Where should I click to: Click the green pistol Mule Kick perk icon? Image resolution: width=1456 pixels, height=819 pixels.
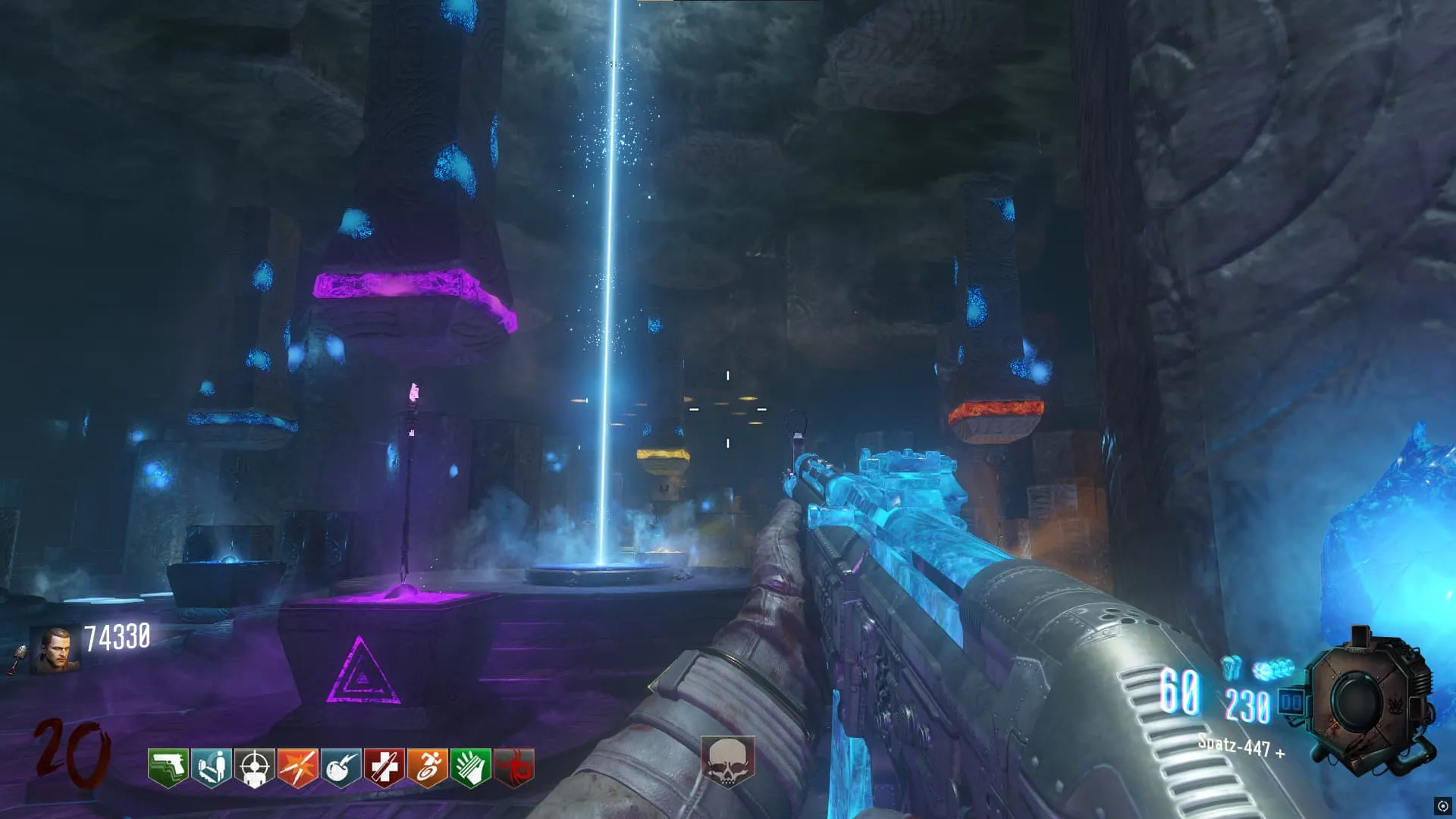pyautogui.click(x=168, y=767)
